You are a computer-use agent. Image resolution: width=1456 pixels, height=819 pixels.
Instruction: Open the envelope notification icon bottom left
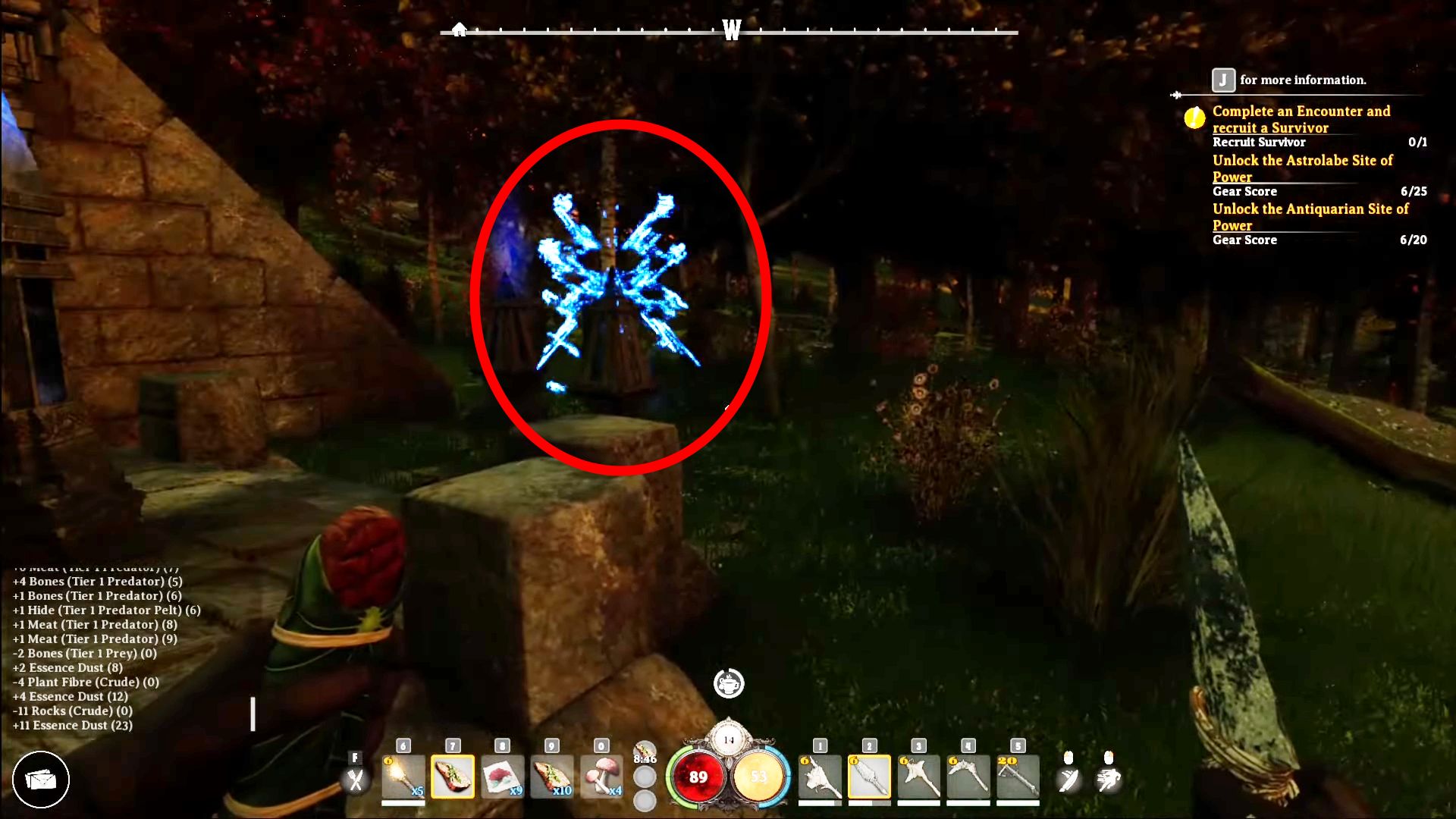(42, 780)
